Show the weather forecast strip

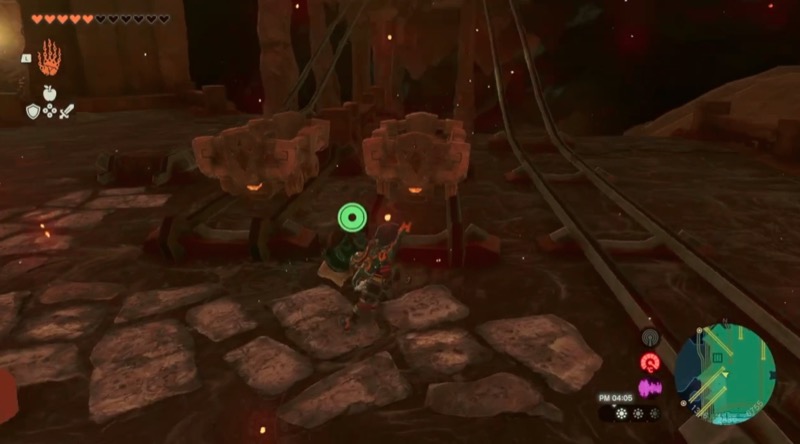[x=632, y=413]
